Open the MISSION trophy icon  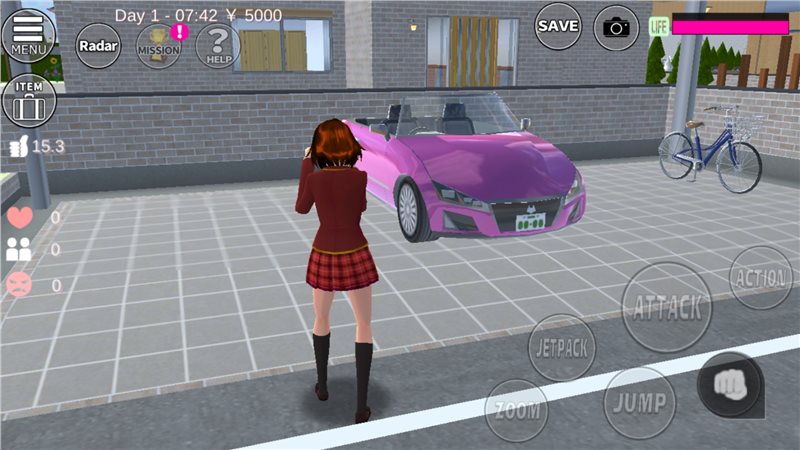158,44
